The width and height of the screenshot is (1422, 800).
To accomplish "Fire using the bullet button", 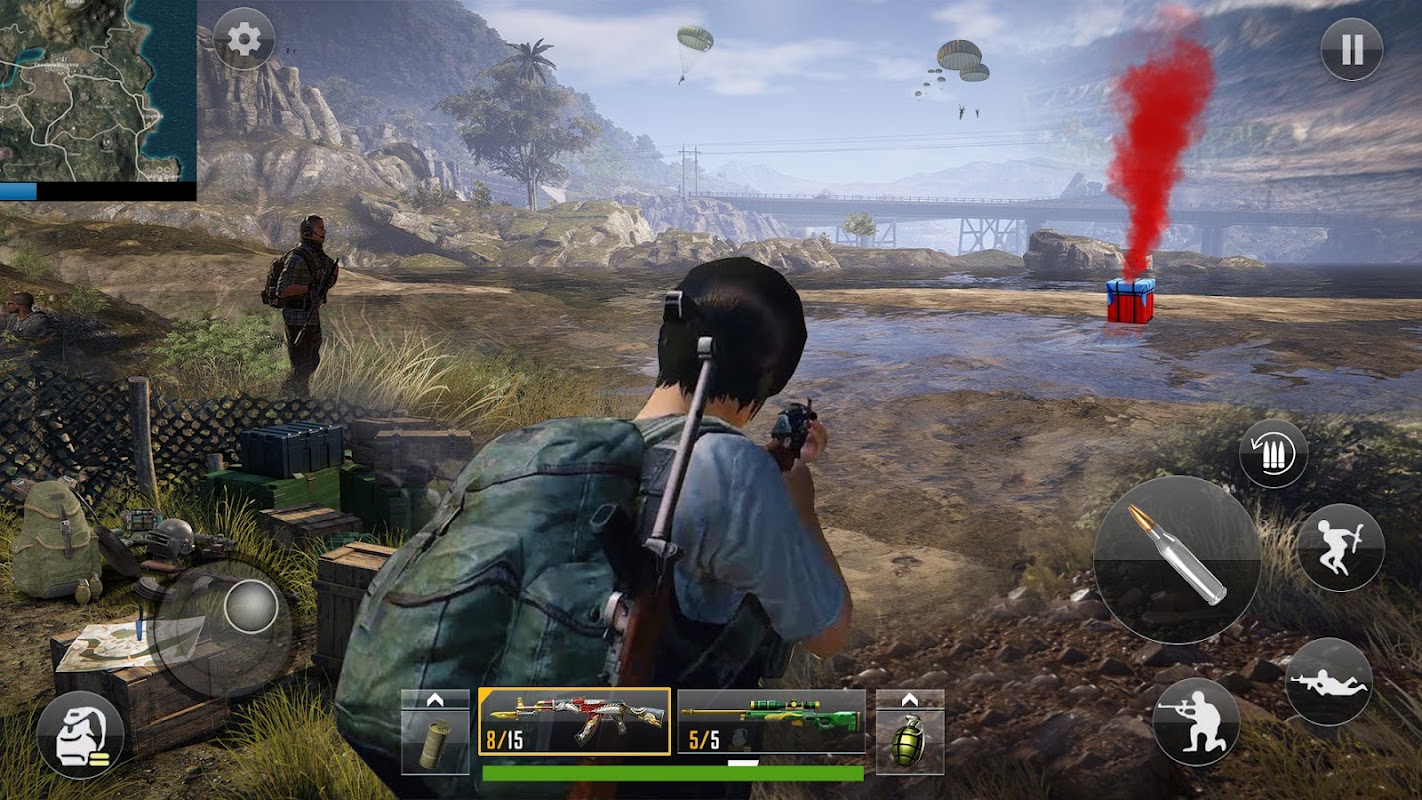I will (x=1176, y=559).
